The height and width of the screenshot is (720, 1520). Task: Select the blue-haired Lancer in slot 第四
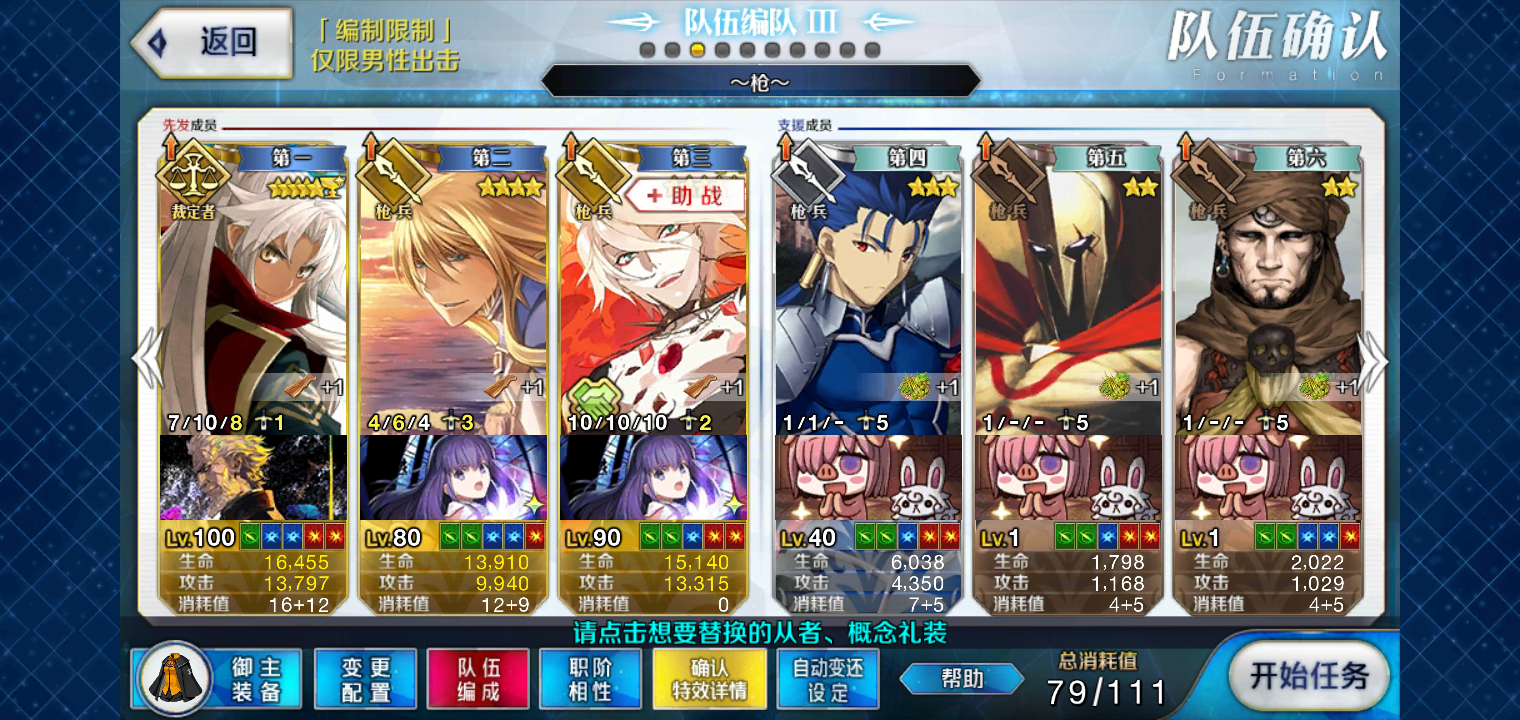tap(868, 290)
